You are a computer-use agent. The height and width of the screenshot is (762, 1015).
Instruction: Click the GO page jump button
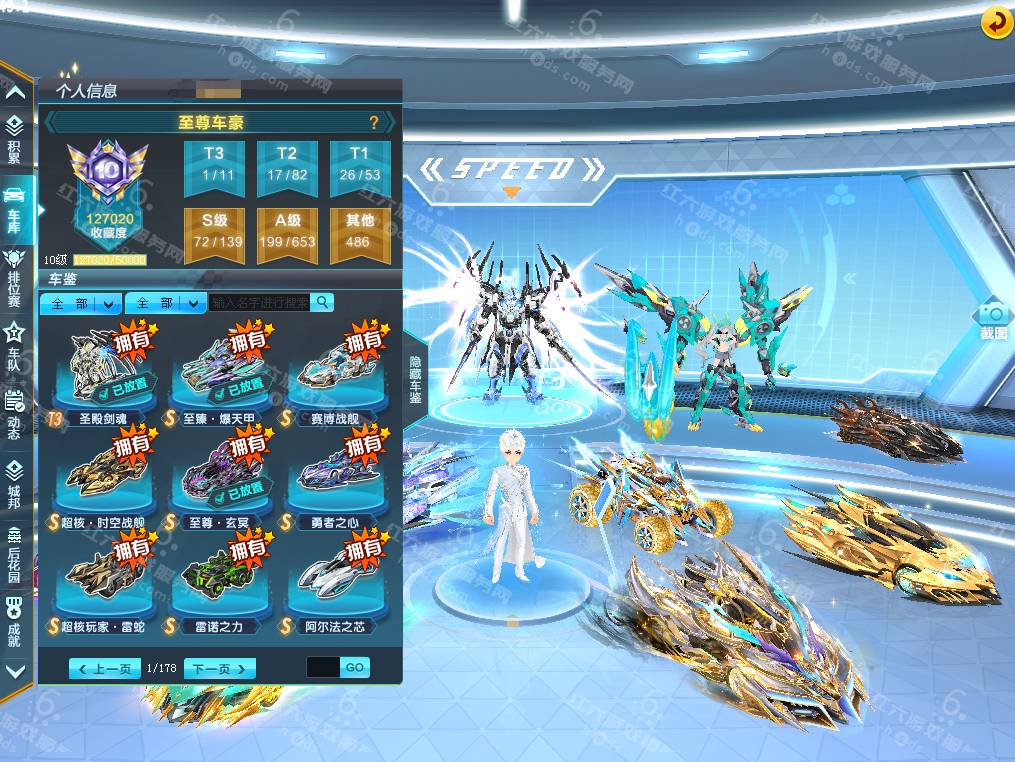click(355, 667)
